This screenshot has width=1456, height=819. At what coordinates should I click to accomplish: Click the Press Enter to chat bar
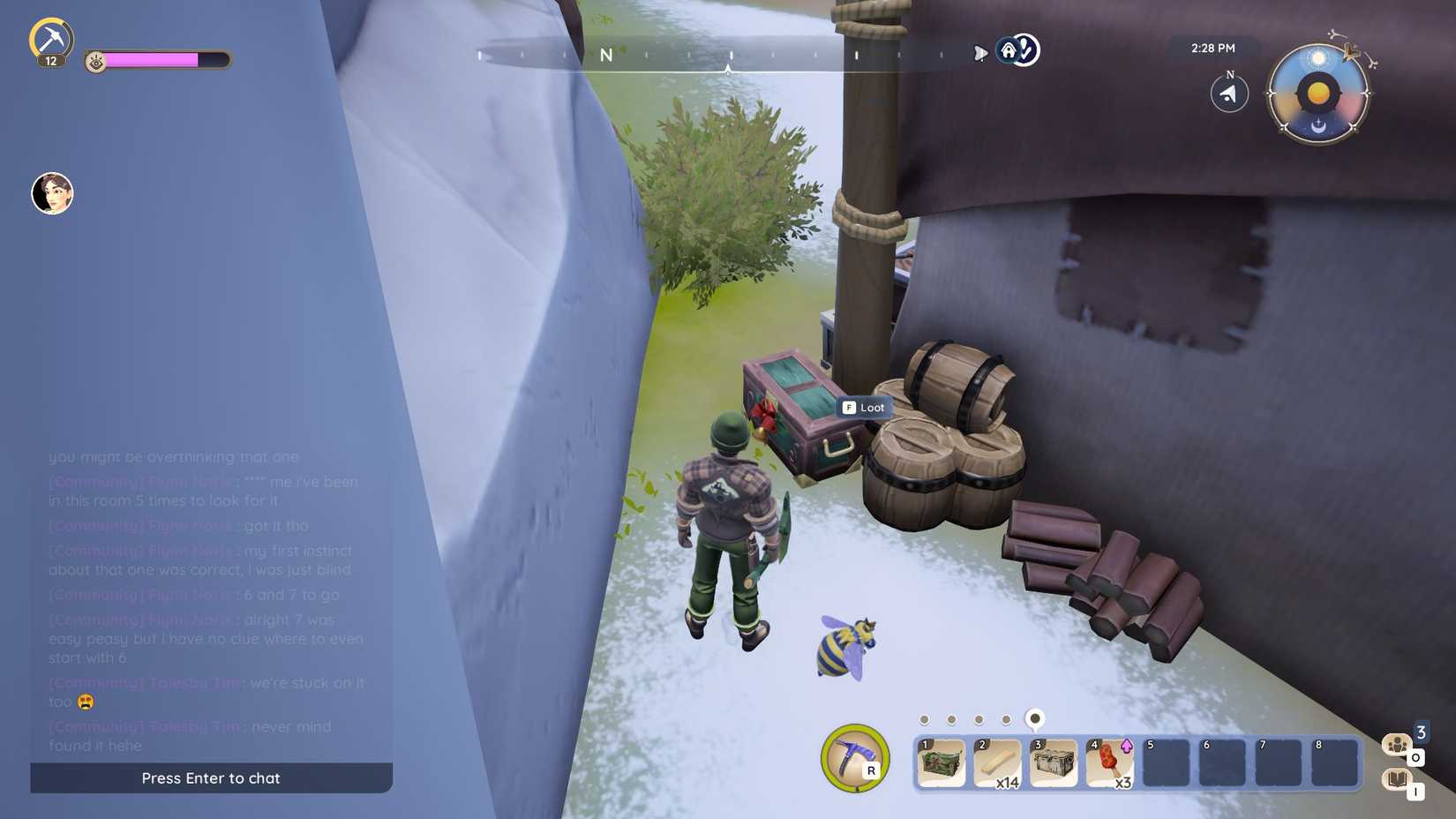pyautogui.click(x=211, y=778)
